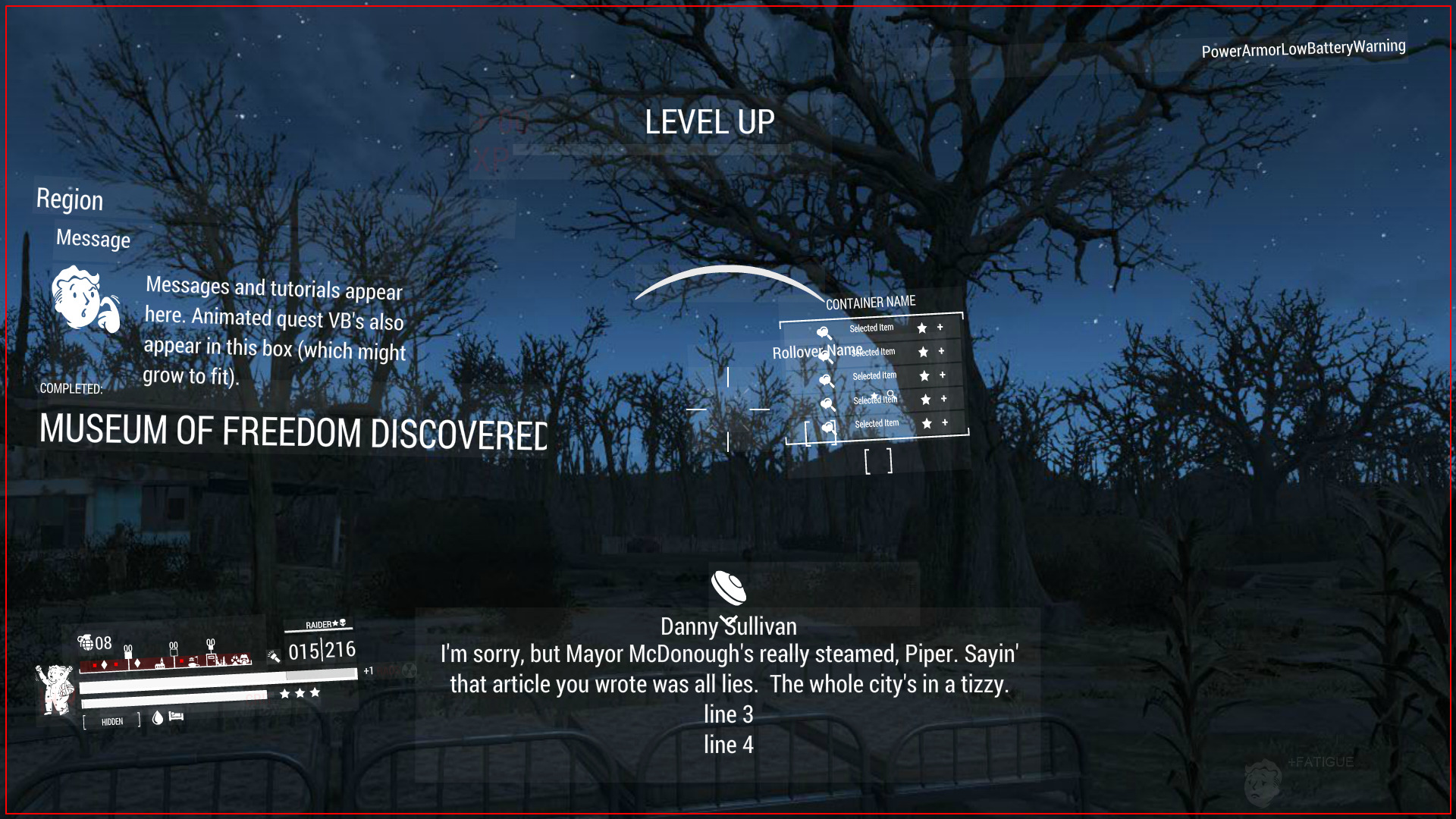The image size is (1456, 819).
Task: Click the bed fatigue icon beside the water drop
Action: [x=176, y=717]
